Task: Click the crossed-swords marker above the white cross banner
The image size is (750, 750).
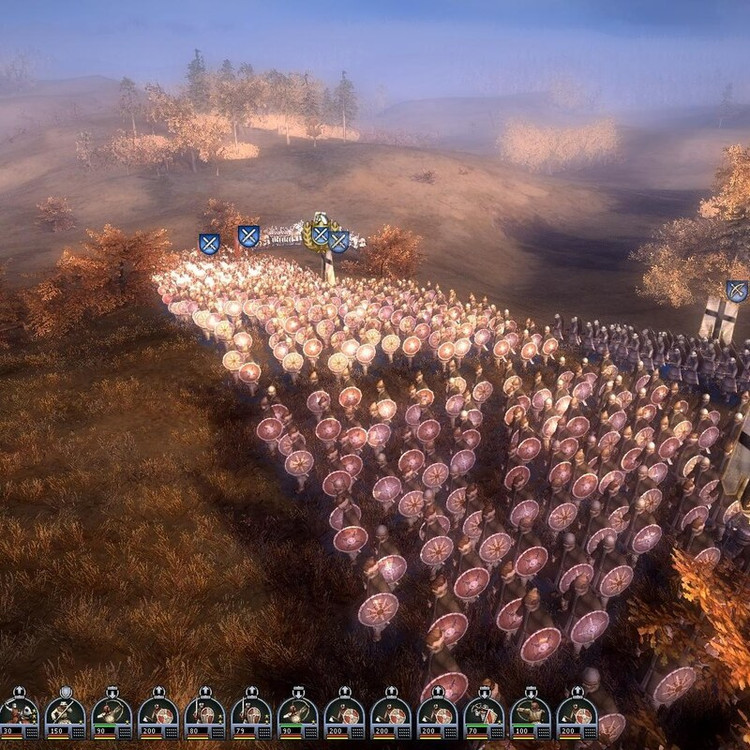Action: pyautogui.click(x=737, y=291)
